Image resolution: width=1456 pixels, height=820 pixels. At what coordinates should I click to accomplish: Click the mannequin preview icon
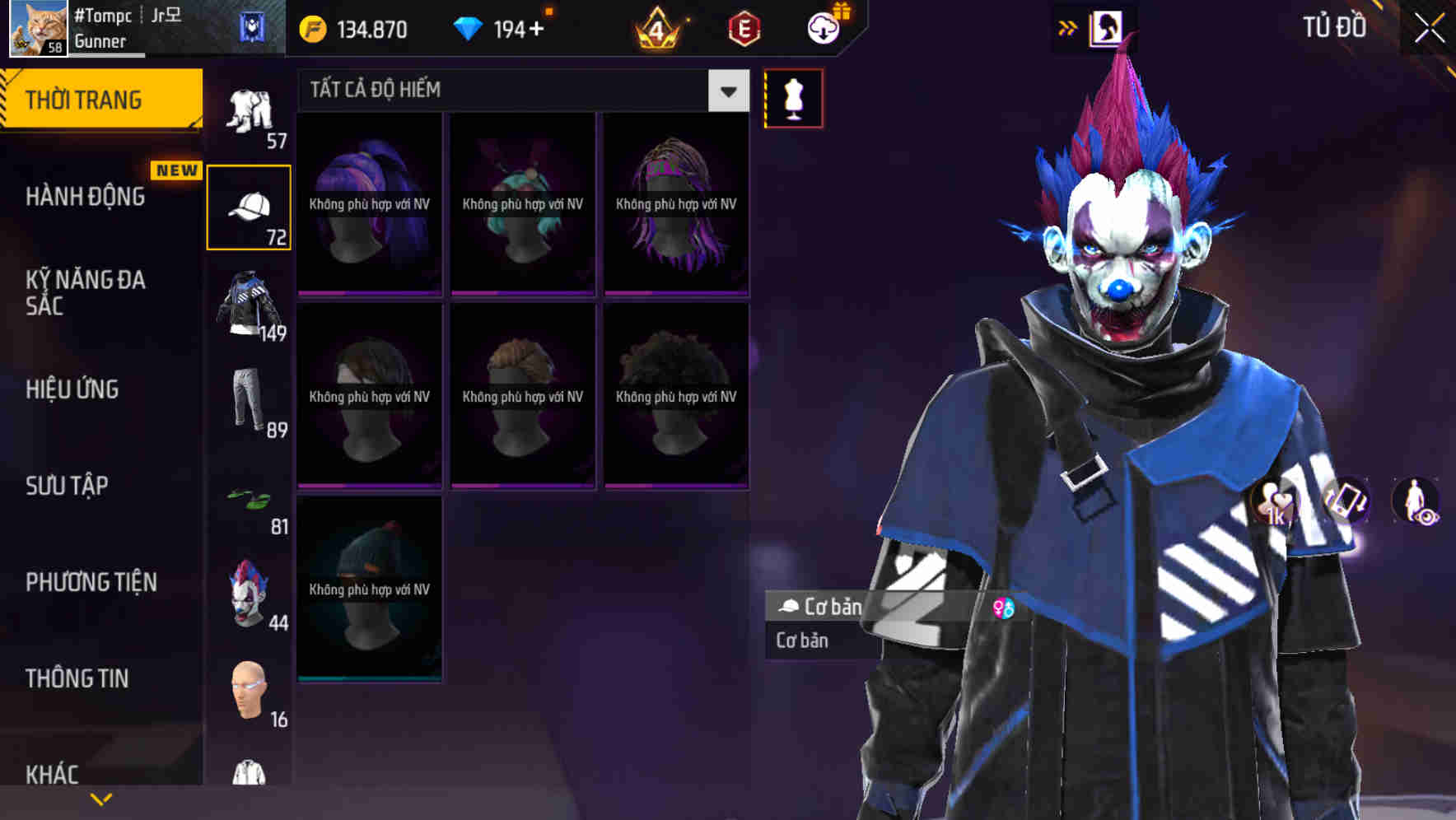tap(793, 97)
